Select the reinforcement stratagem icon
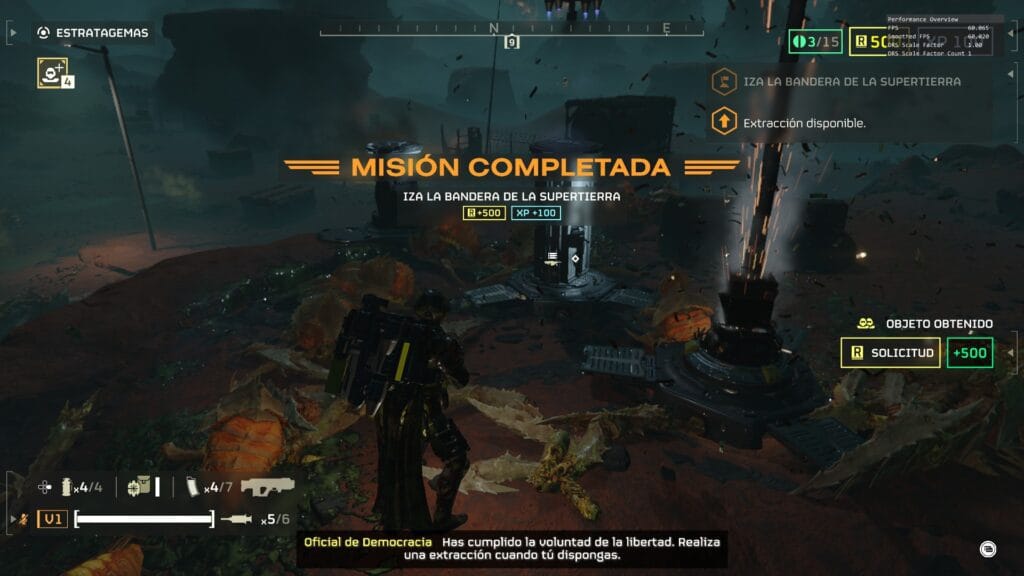 [x=52, y=72]
